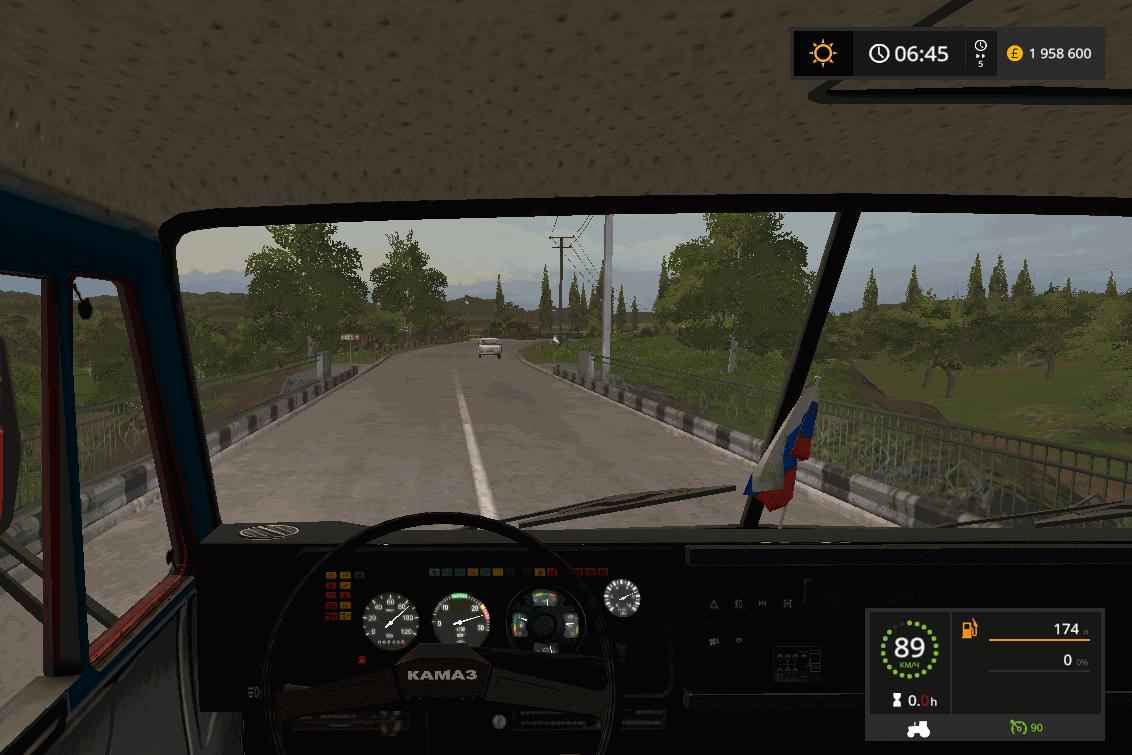Screen dimensions: 1132x755
Task: Click the sun weather icon
Action: tap(823, 53)
